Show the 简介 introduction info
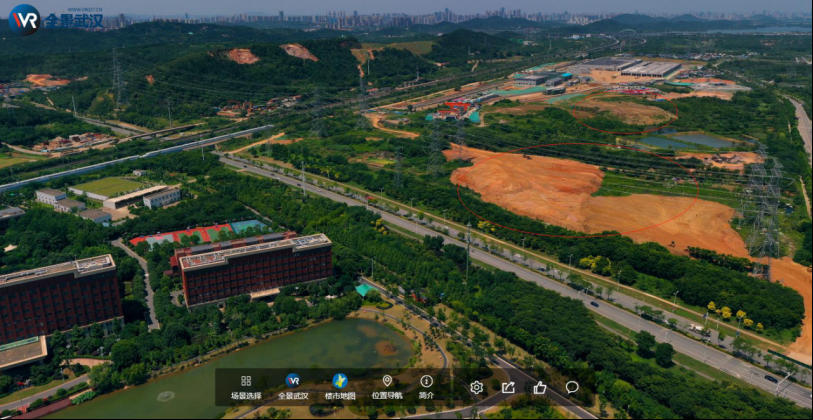This screenshot has width=813, height=420. tap(426, 386)
